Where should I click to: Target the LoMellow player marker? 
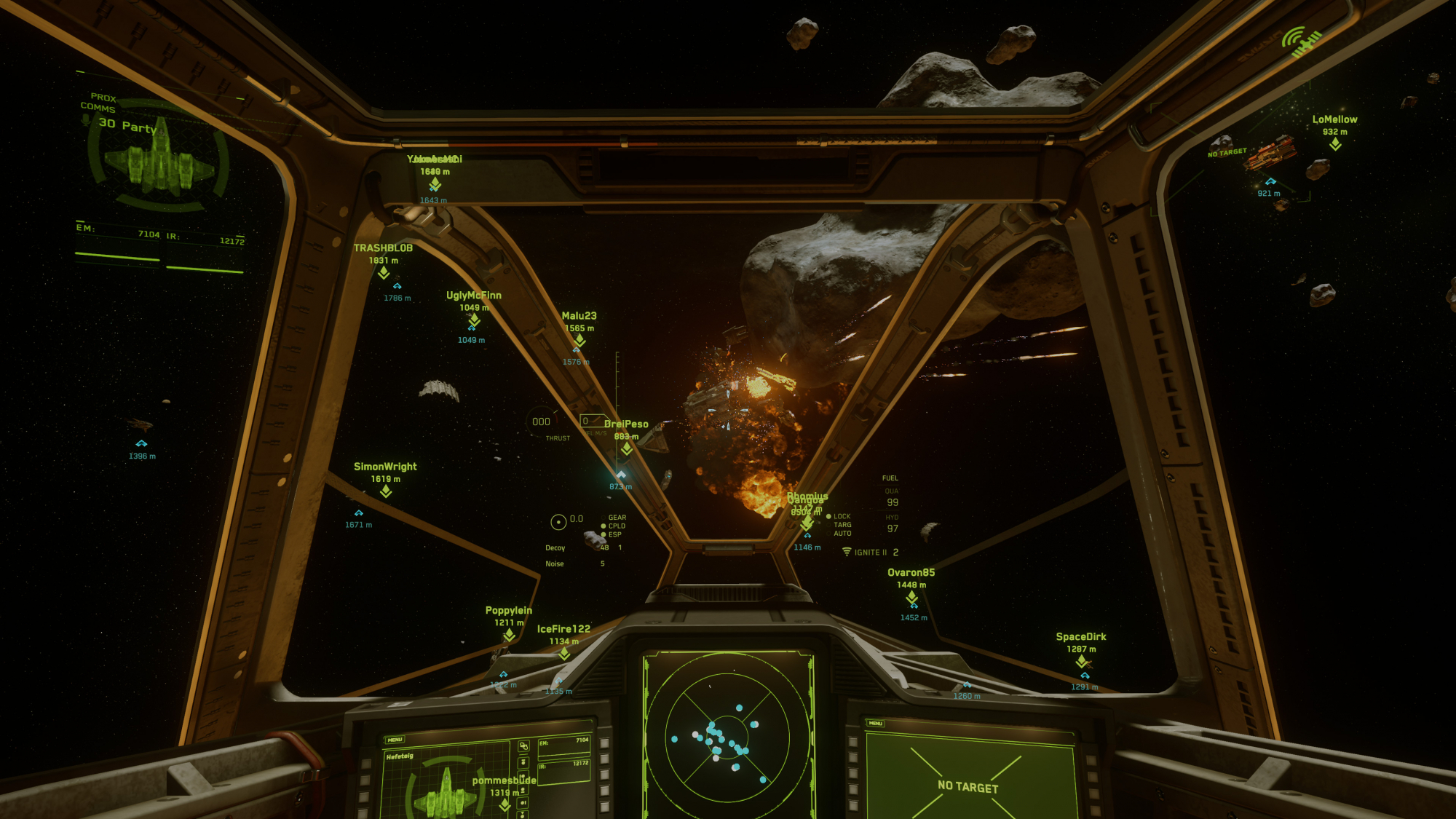[x=1335, y=144]
